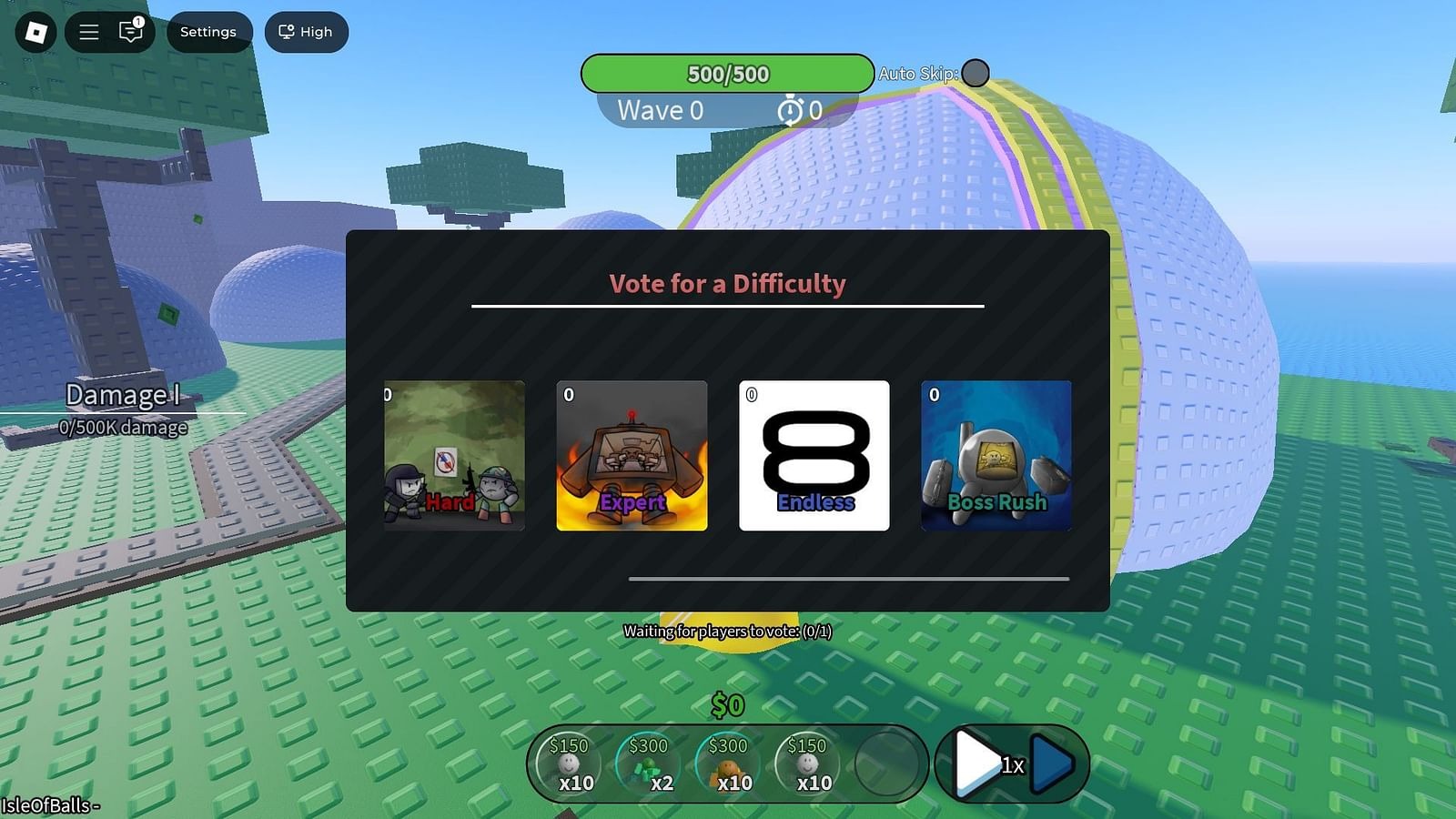Open the hamburger menu icon
The width and height of the screenshot is (1456, 819).
(x=88, y=32)
